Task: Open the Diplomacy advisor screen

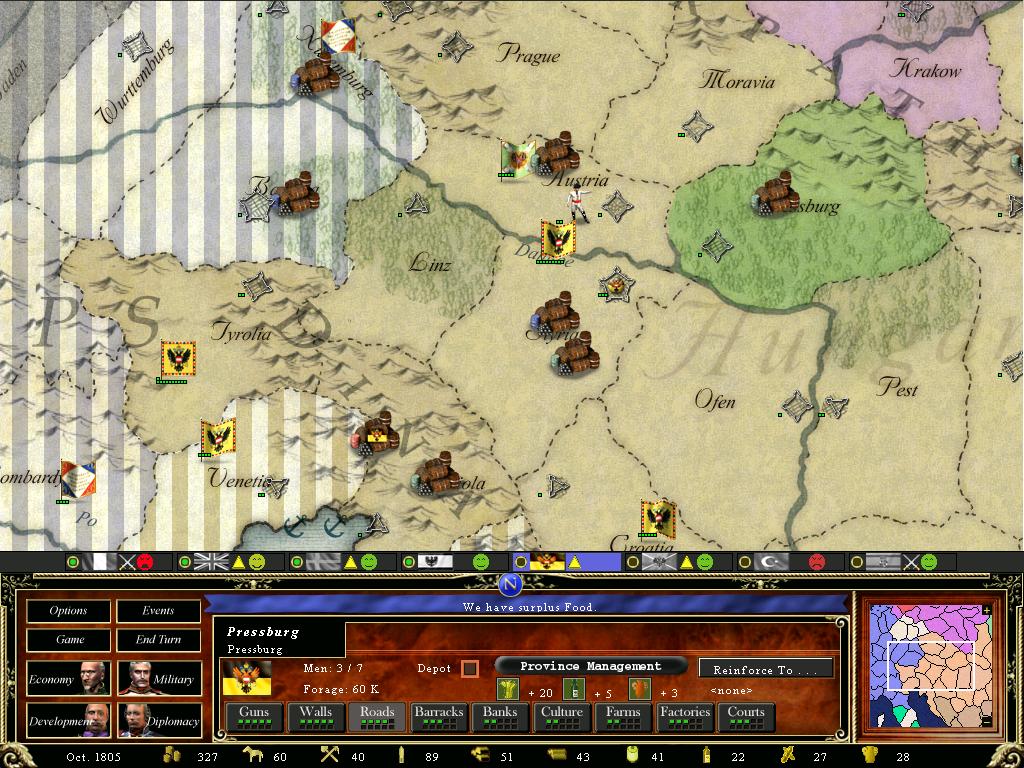Action: 158,720
